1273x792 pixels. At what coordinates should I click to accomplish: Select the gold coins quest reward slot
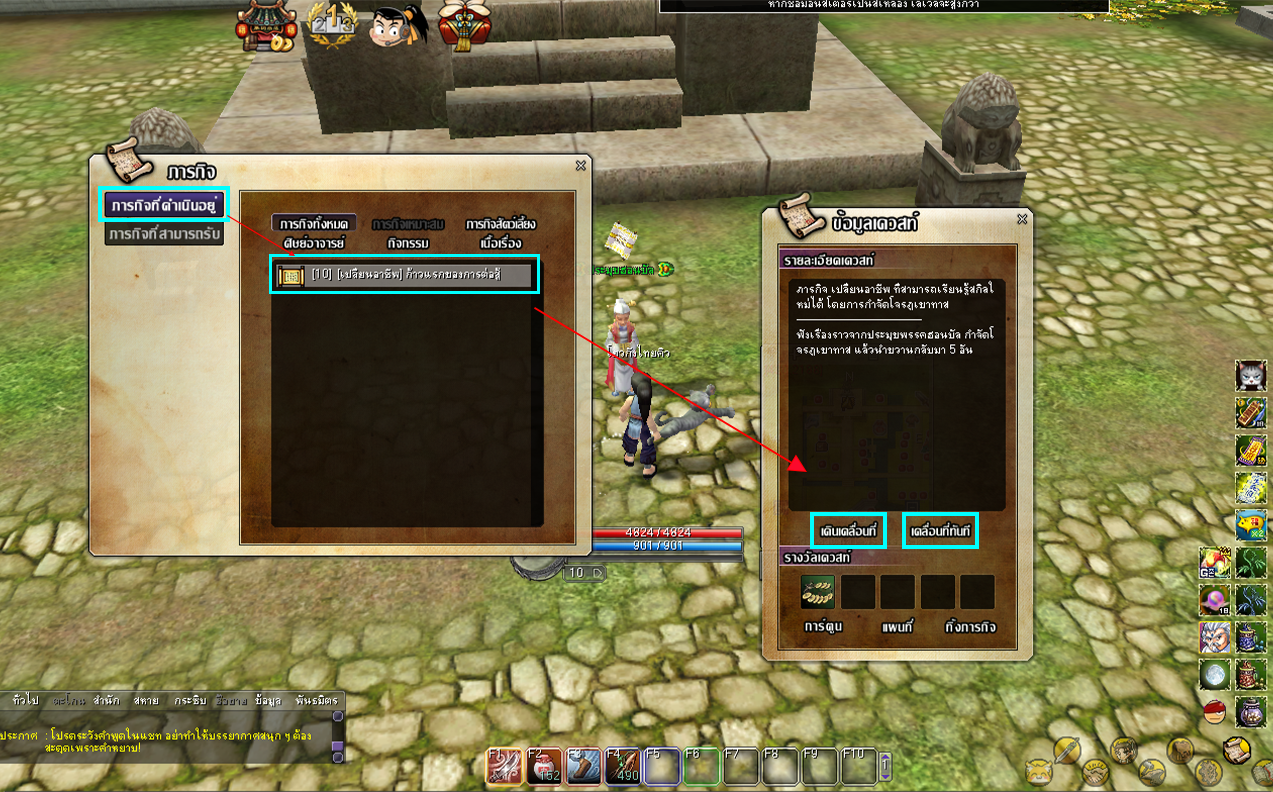(817, 592)
